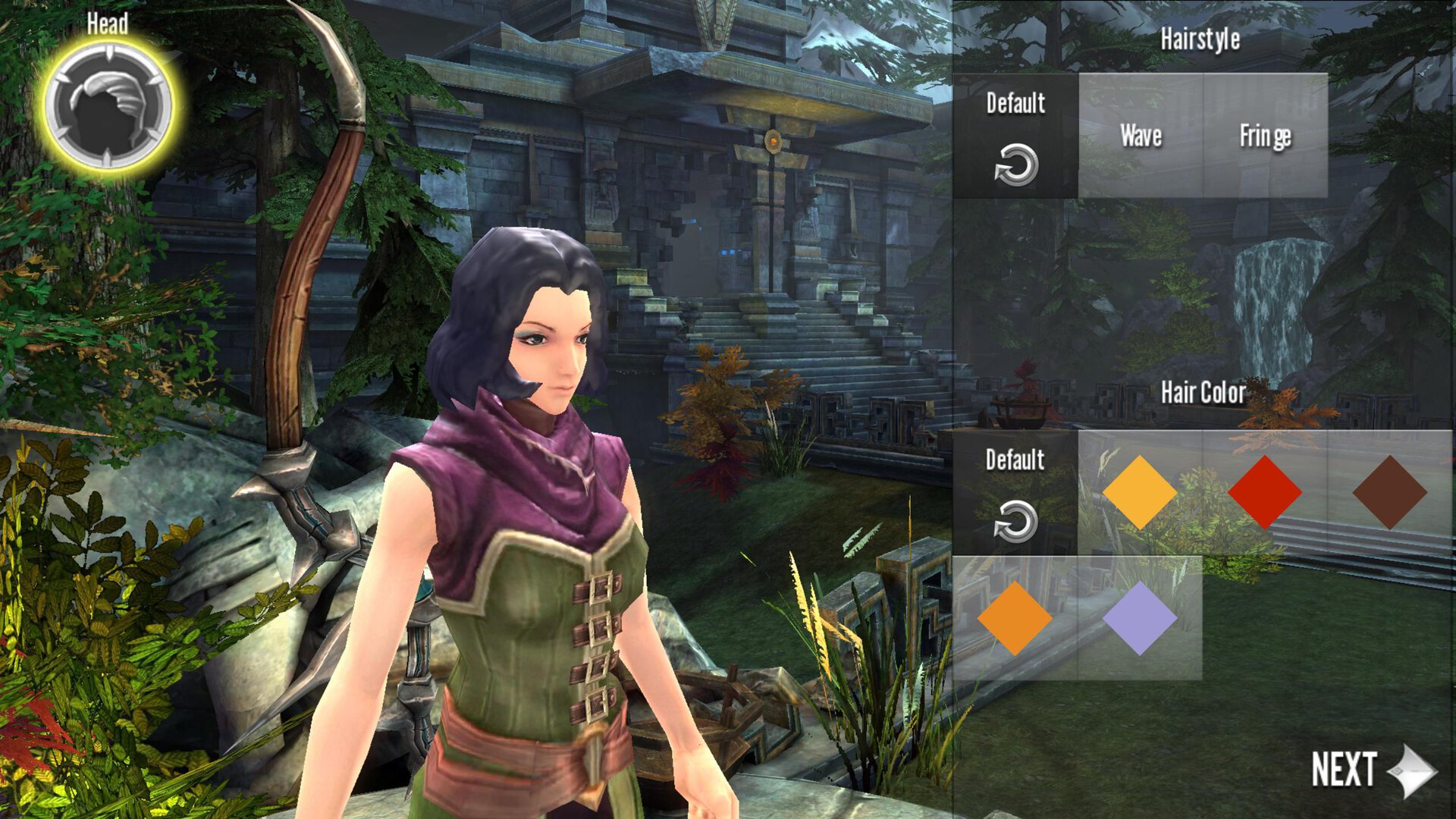
Task: Apply the brown hair color swatch
Action: tap(1389, 493)
